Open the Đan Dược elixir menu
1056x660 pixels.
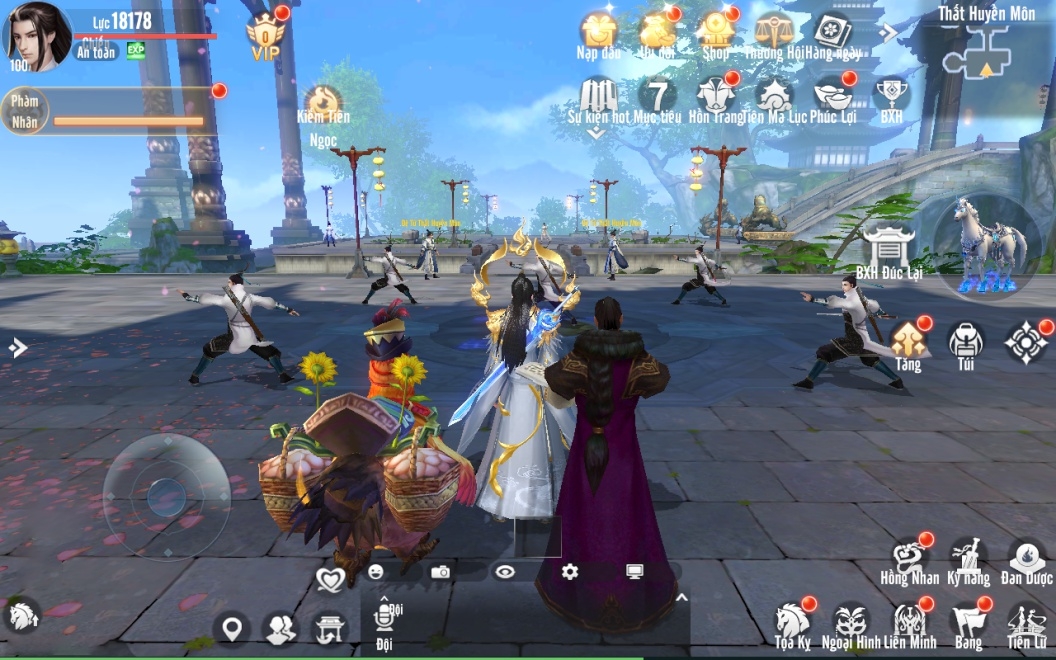pyautogui.click(x=1026, y=558)
